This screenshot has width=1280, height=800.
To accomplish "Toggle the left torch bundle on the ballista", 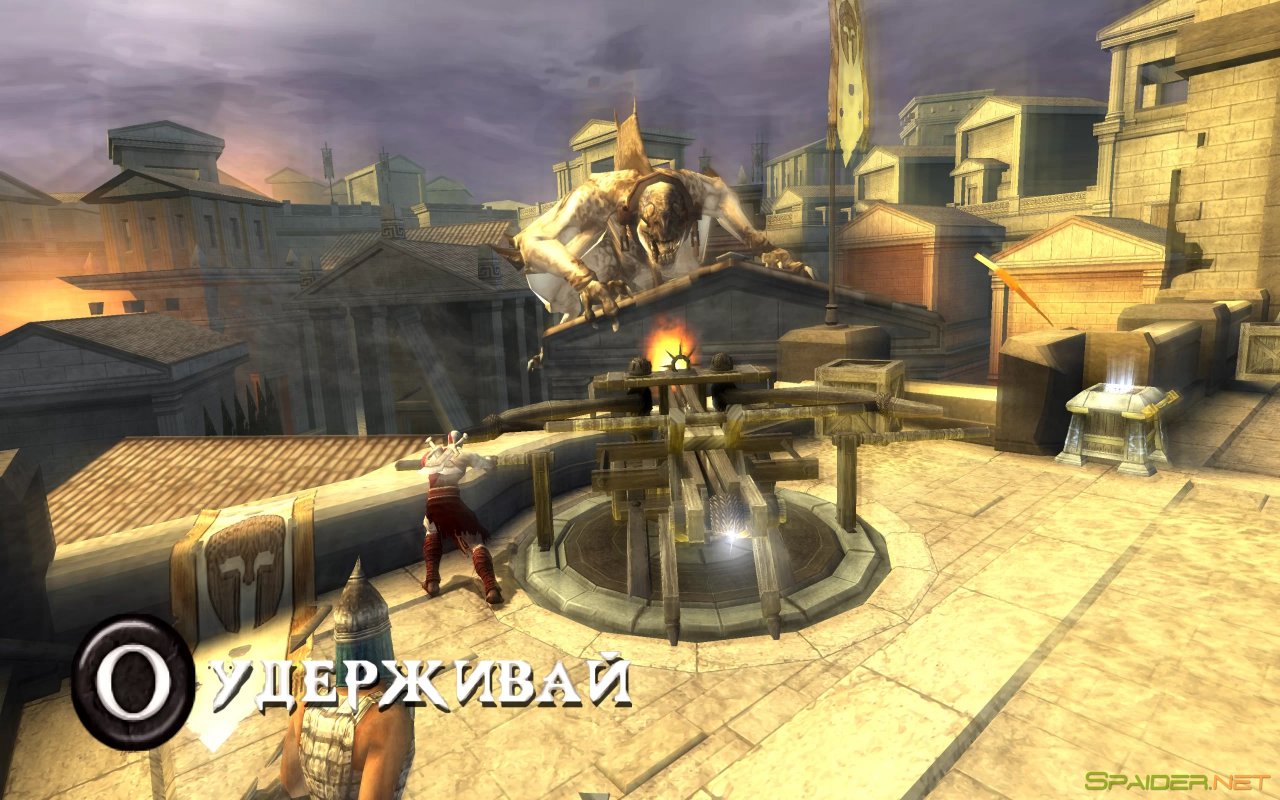I will [638, 365].
